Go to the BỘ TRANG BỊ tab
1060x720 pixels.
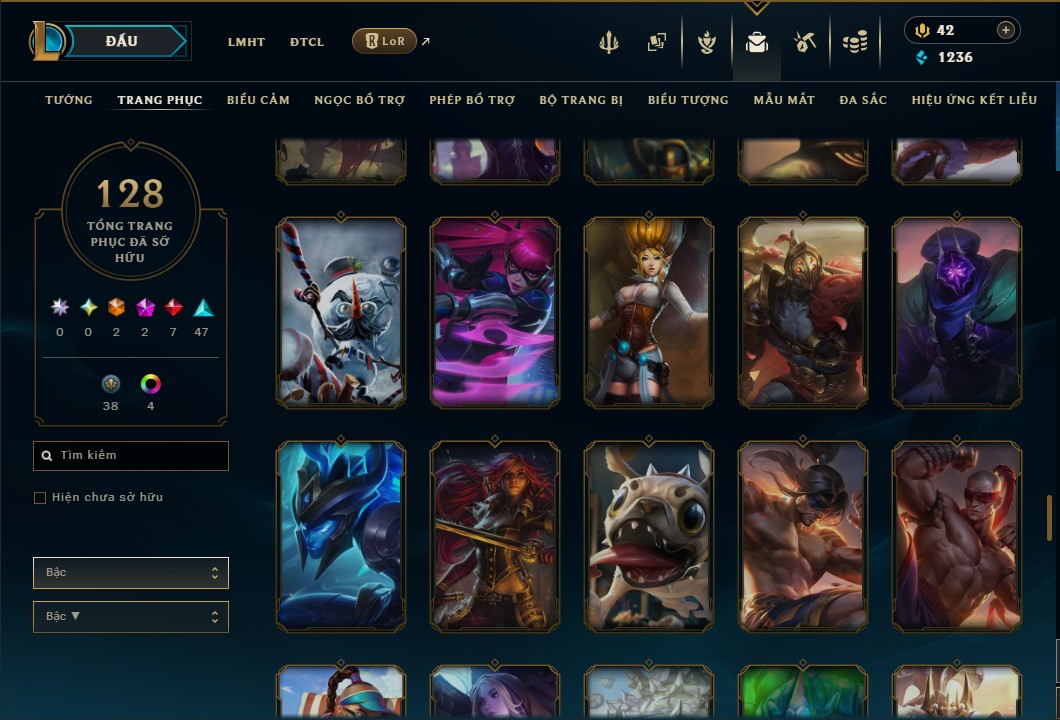[x=581, y=100]
